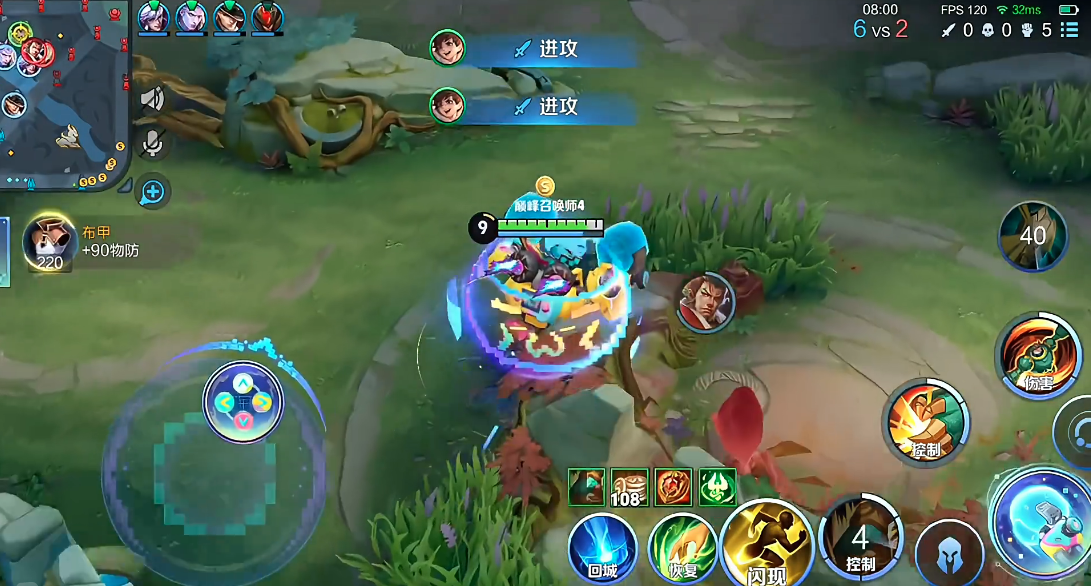
Task: Toggle the speaker sound button
Action: [152, 99]
